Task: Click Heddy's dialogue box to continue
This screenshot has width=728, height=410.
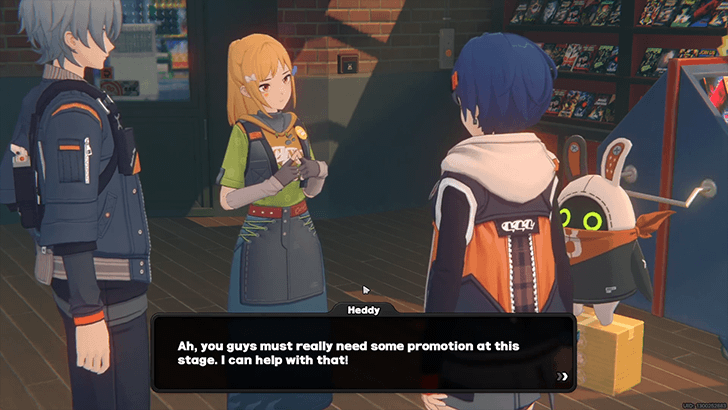Action: [363, 352]
